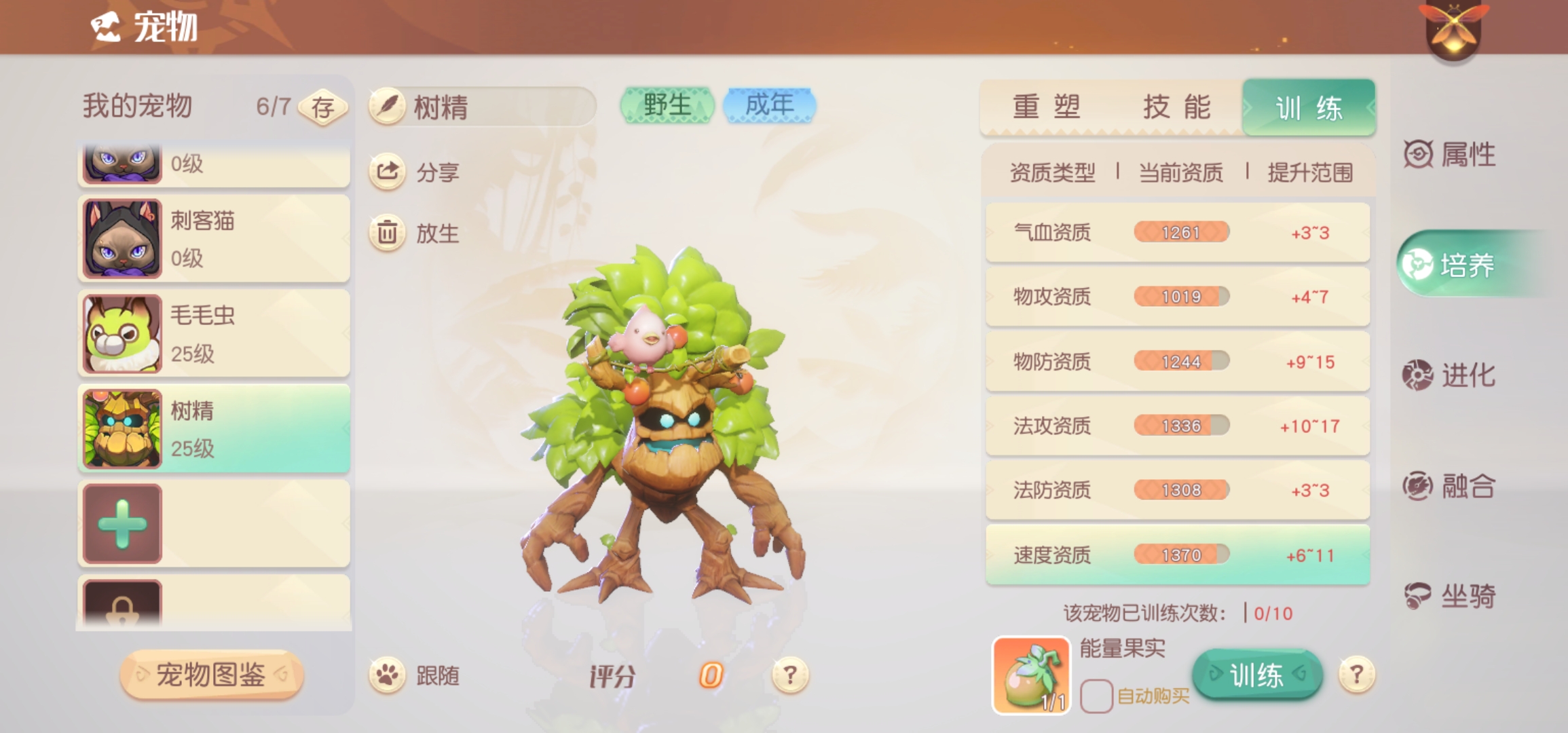Open the pet name edit pencil icon
1568x733 pixels.
click(x=387, y=106)
